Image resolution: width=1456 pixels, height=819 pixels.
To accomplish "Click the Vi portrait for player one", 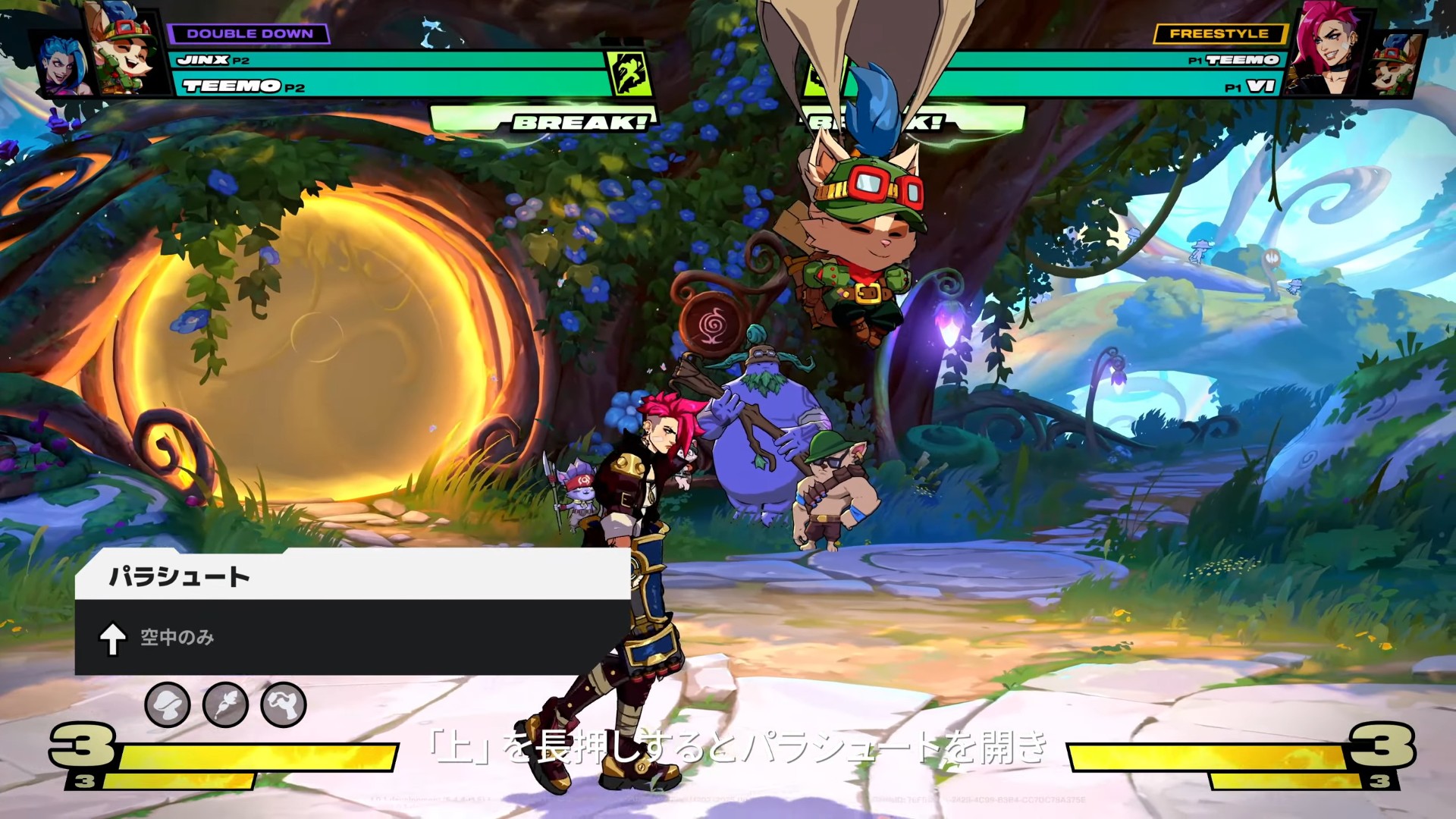I will pos(1328,49).
